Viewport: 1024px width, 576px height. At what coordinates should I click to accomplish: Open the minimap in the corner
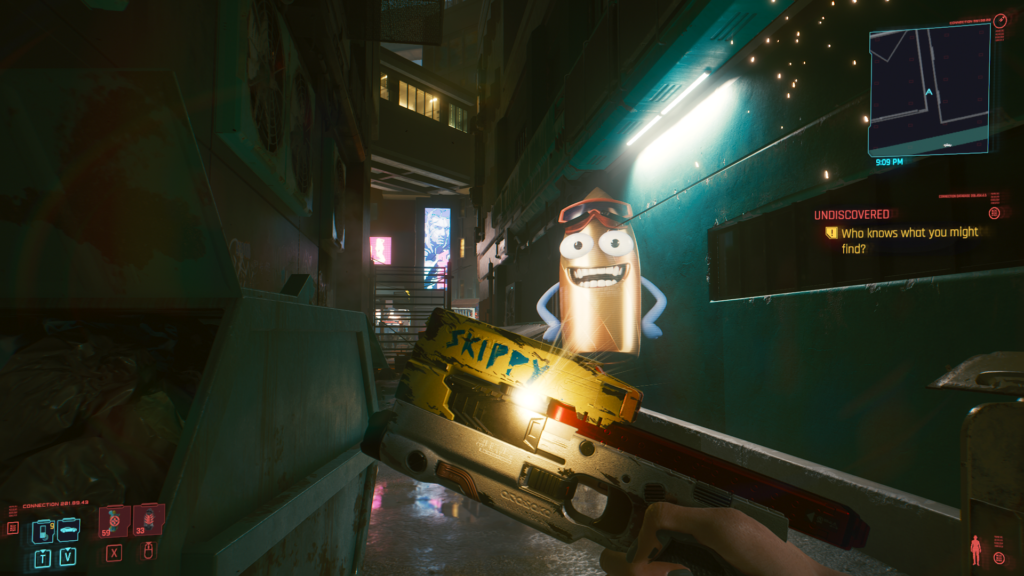tap(928, 88)
